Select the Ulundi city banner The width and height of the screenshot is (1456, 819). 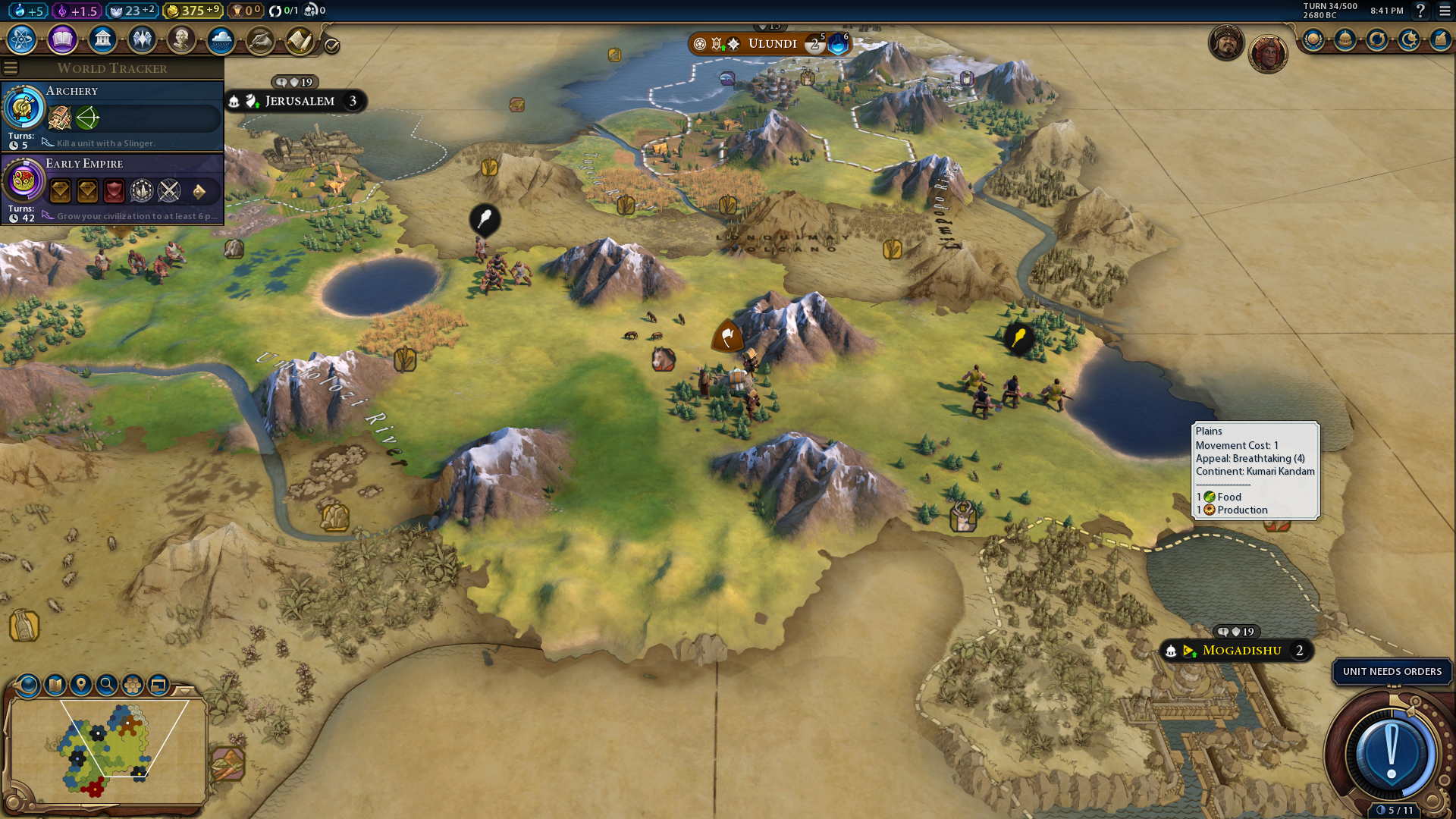click(x=772, y=44)
